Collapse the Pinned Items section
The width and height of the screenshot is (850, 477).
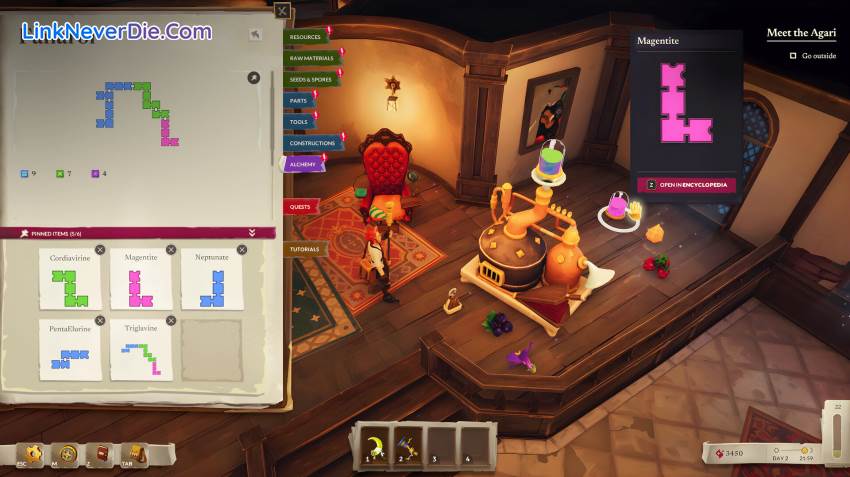(x=252, y=233)
